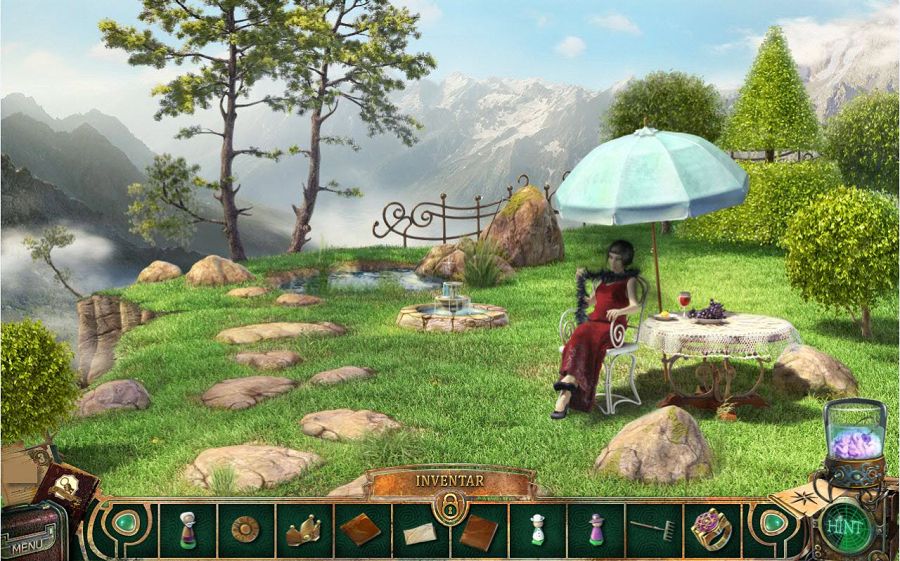
Task: Pick the white figurine with green base
Action: click(537, 529)
